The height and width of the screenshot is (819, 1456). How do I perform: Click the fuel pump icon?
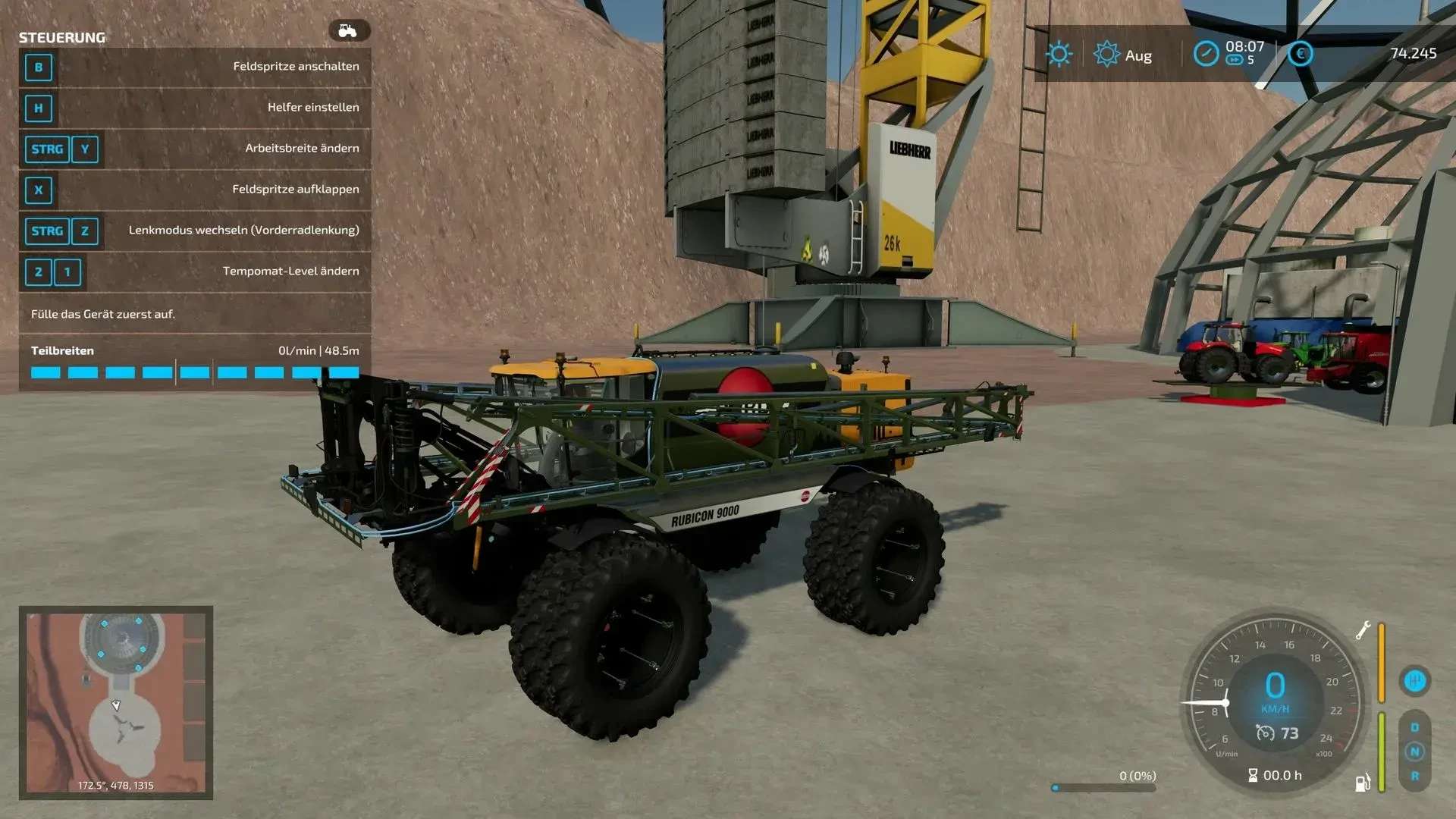[1363, 782]
